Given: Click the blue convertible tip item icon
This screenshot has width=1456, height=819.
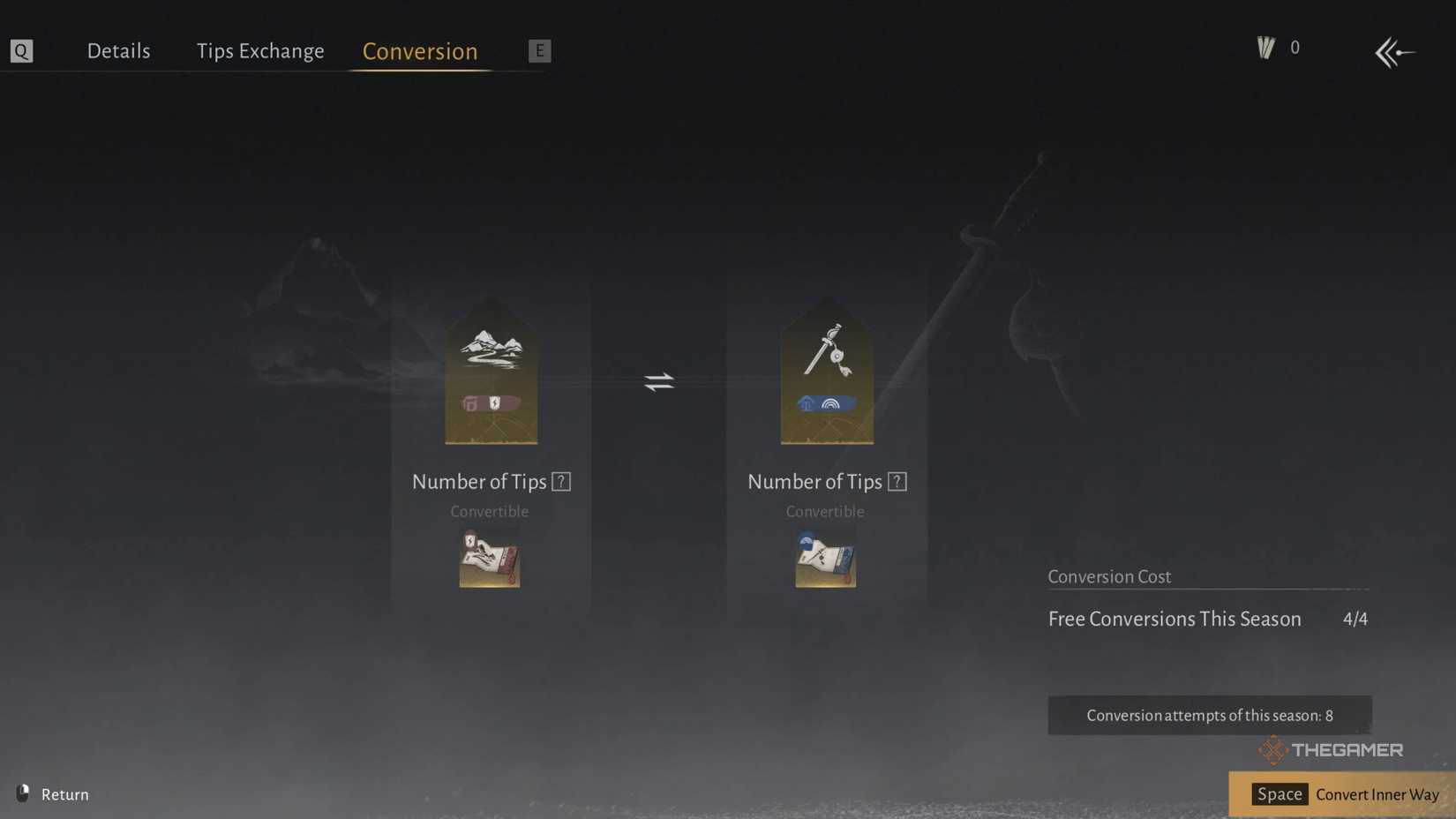Looking at the screenshot, I should pos(825,558).
